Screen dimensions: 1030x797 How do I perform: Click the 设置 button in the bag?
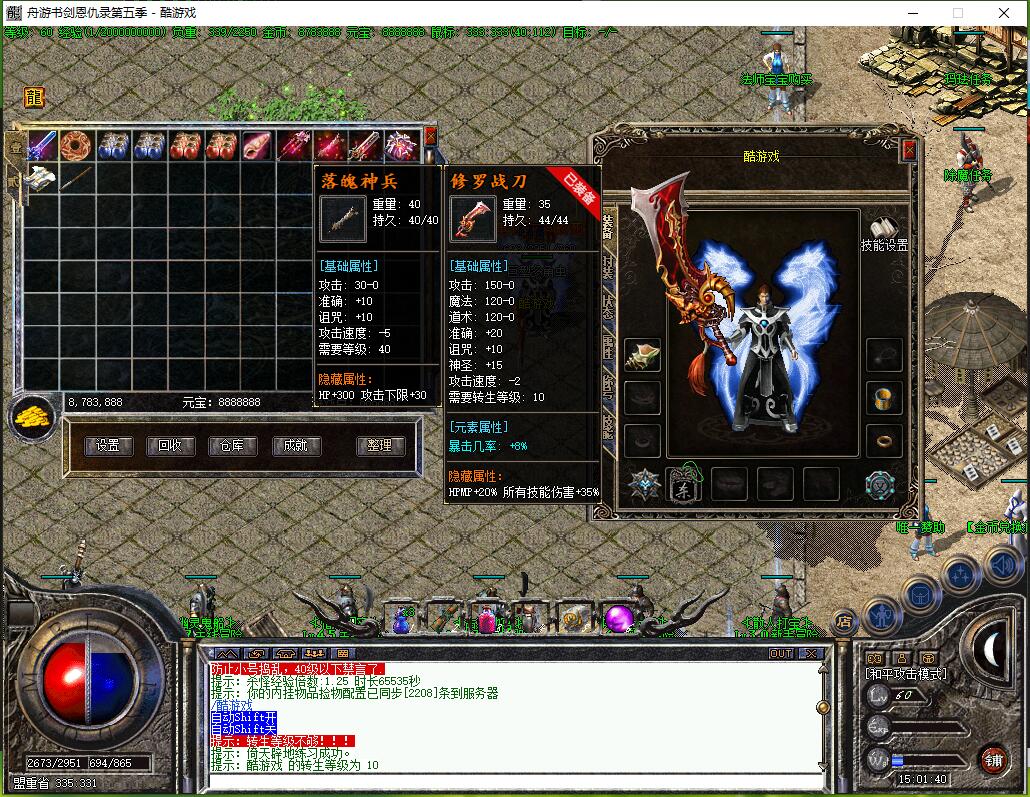pyautogui.click(x=108, y=446)
